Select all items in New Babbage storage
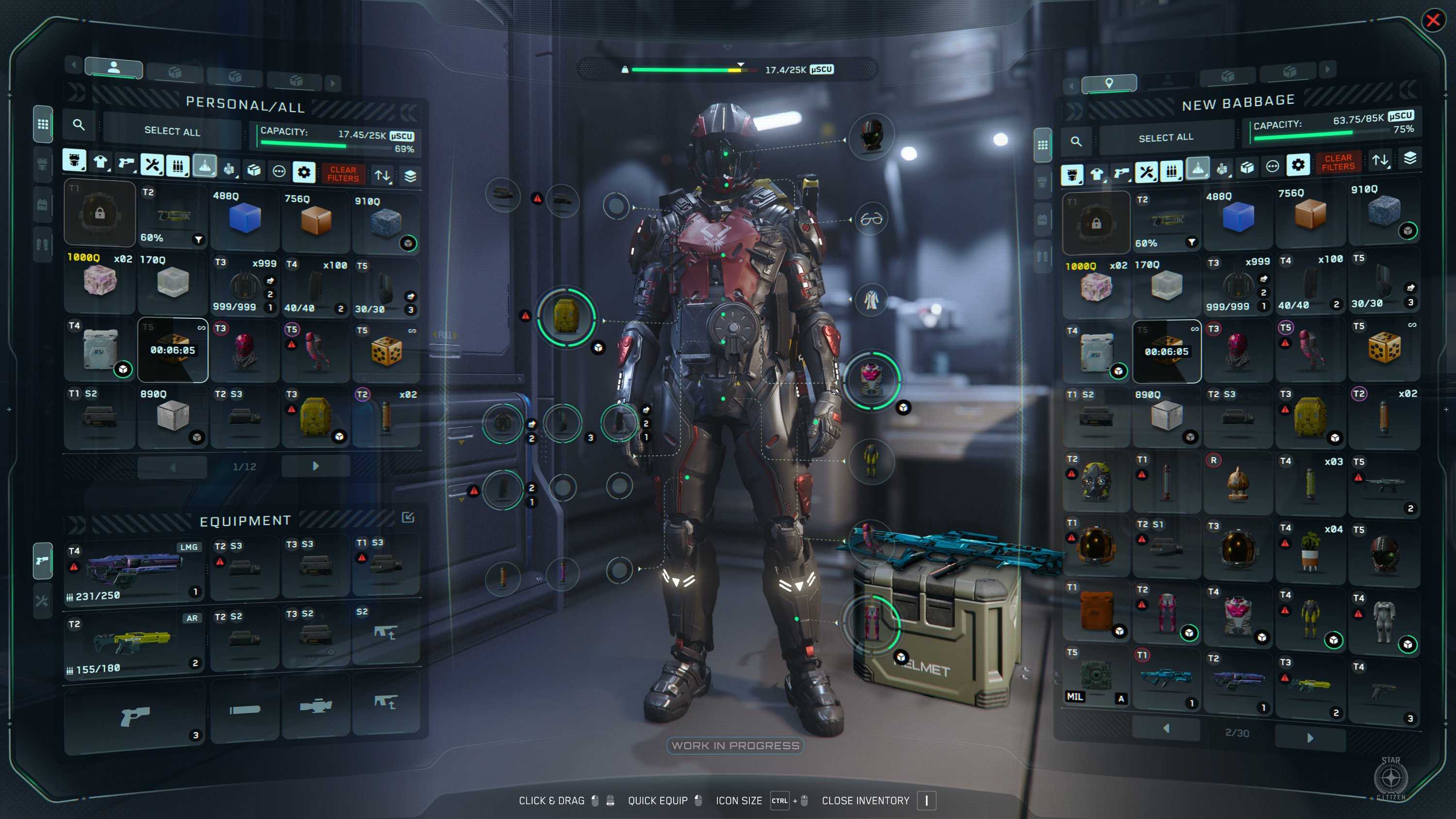The height and width of the screenshot is (819, 1456). pos(1165,138)
